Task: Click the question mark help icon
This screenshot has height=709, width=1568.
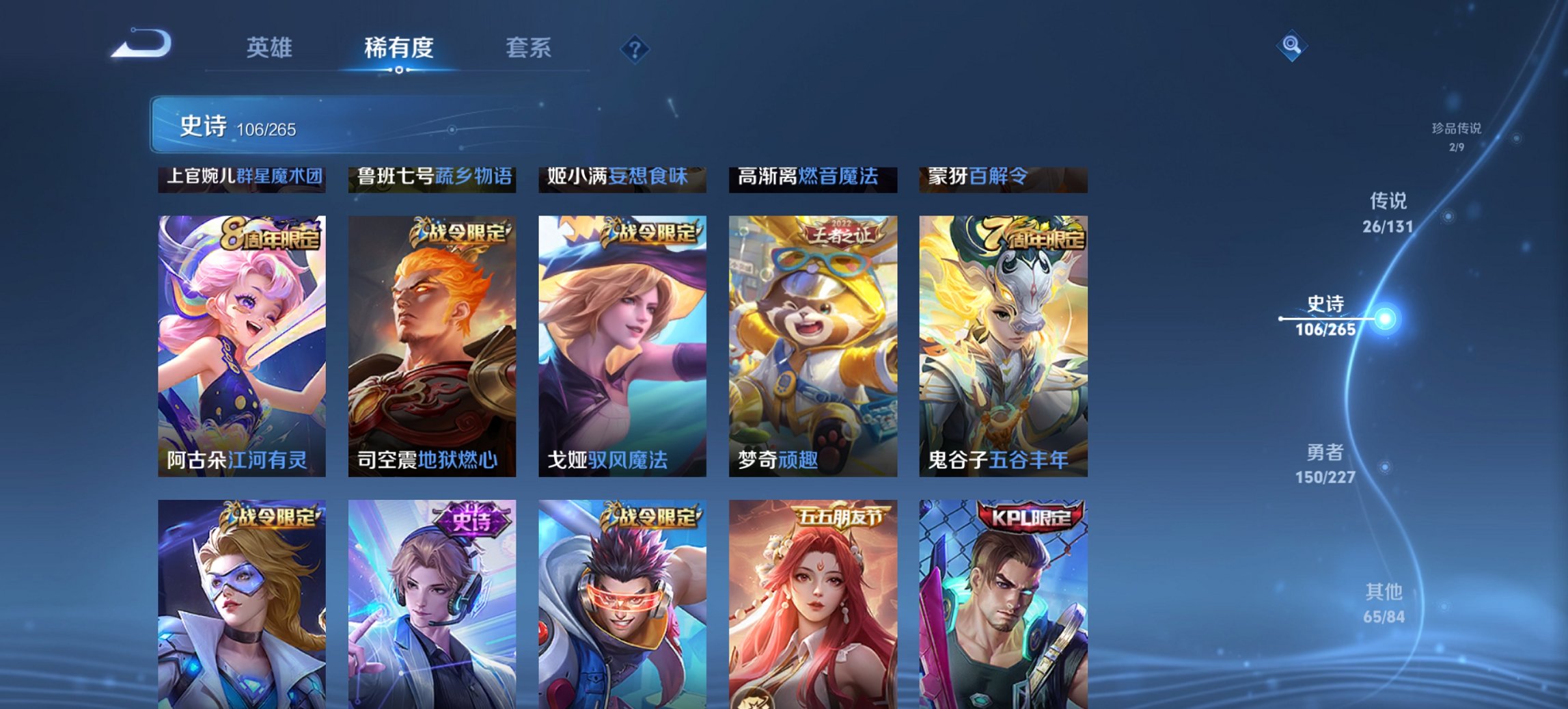Action: tap(633, 49)
